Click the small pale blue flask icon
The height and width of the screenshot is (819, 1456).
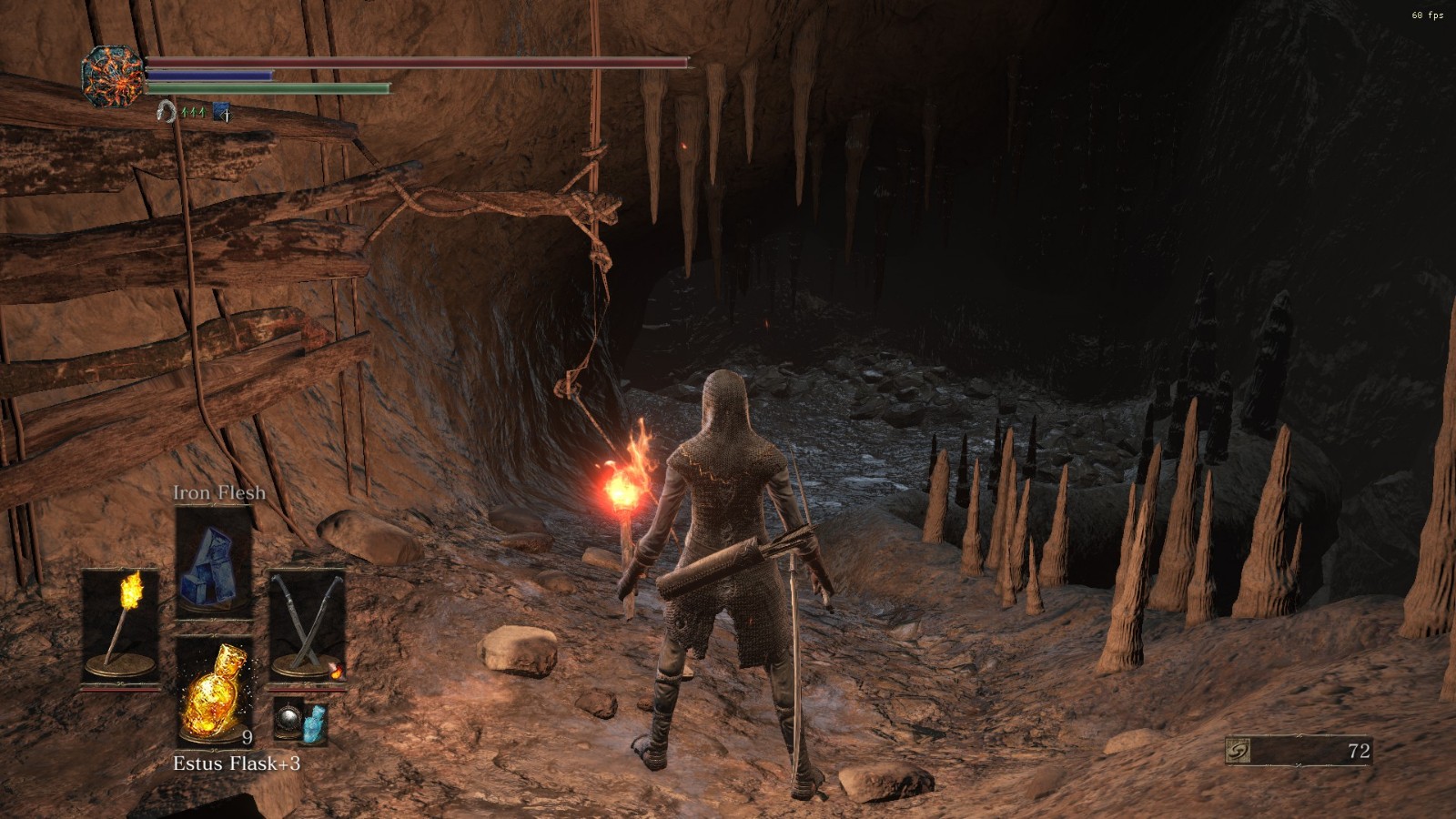314,723
